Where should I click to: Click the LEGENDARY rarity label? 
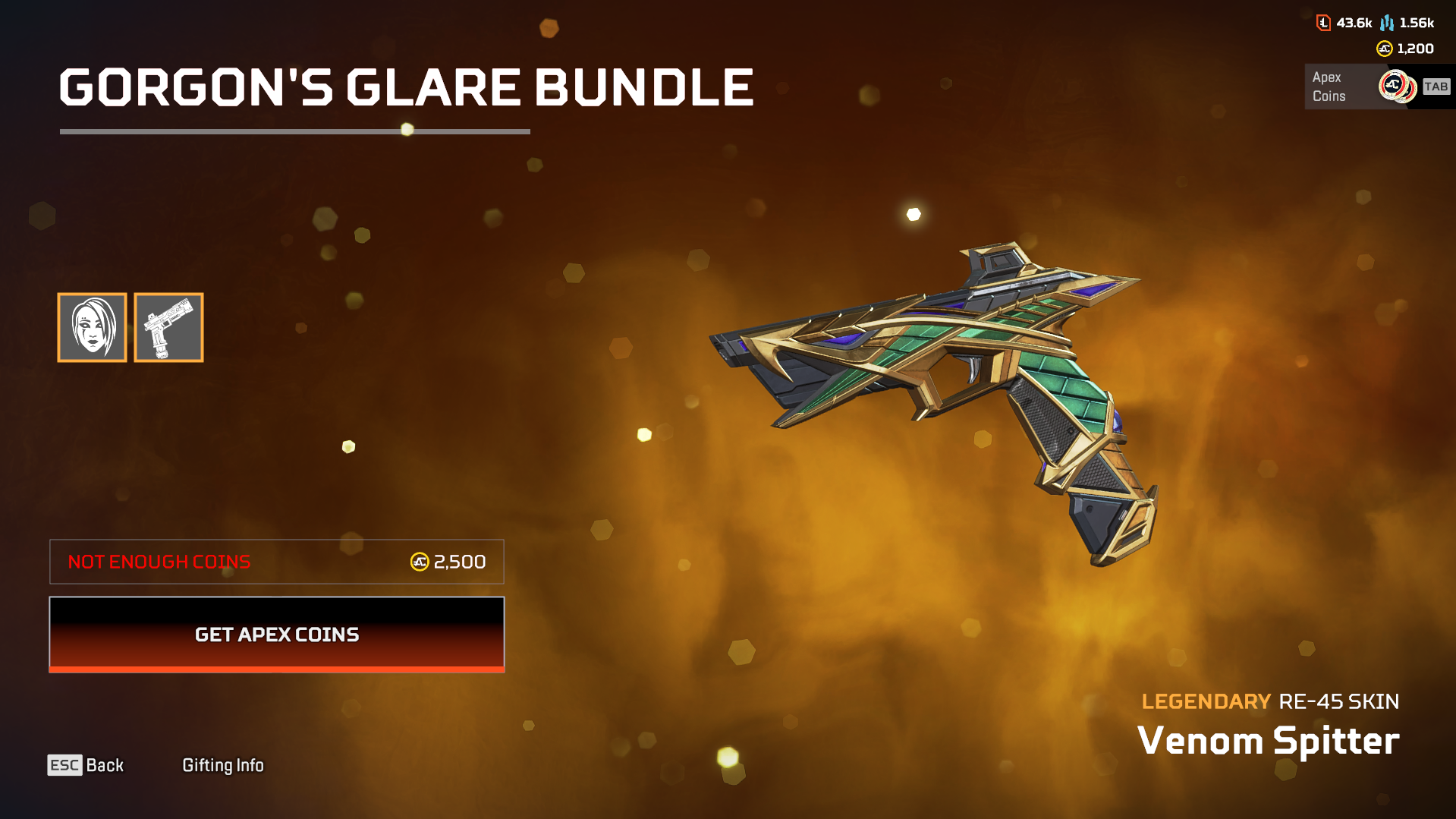1205,701
